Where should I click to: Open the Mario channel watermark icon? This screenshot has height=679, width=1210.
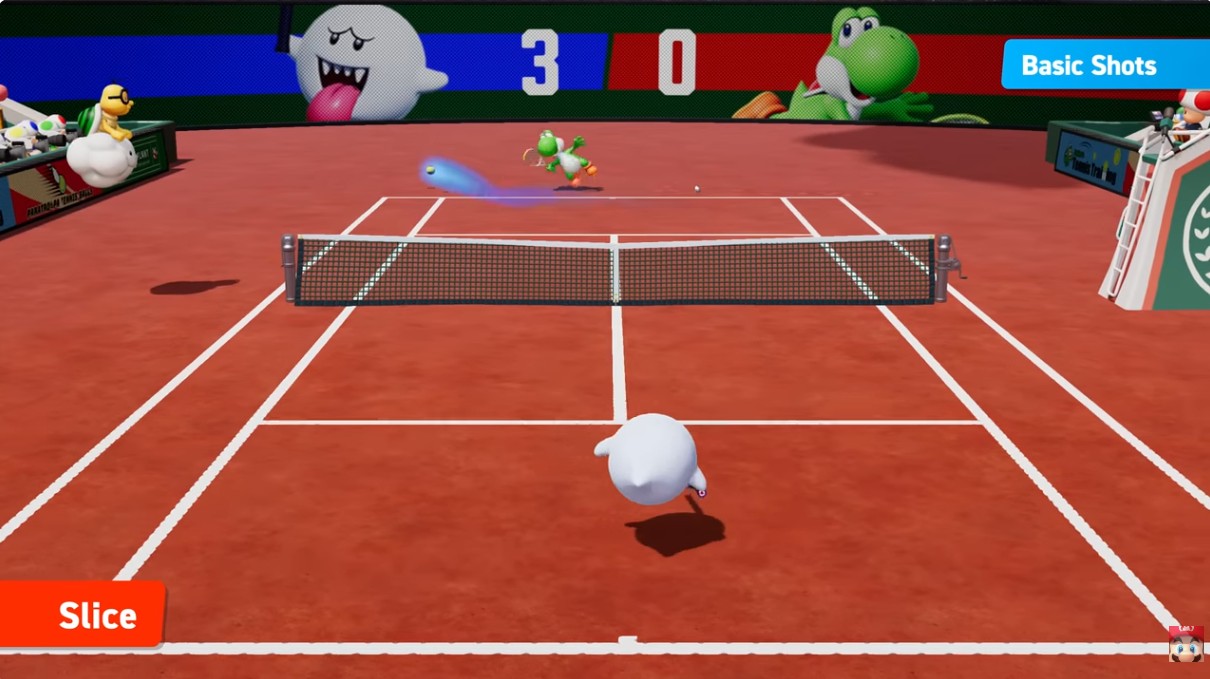pyautogui.click(x=1186, y=644)
